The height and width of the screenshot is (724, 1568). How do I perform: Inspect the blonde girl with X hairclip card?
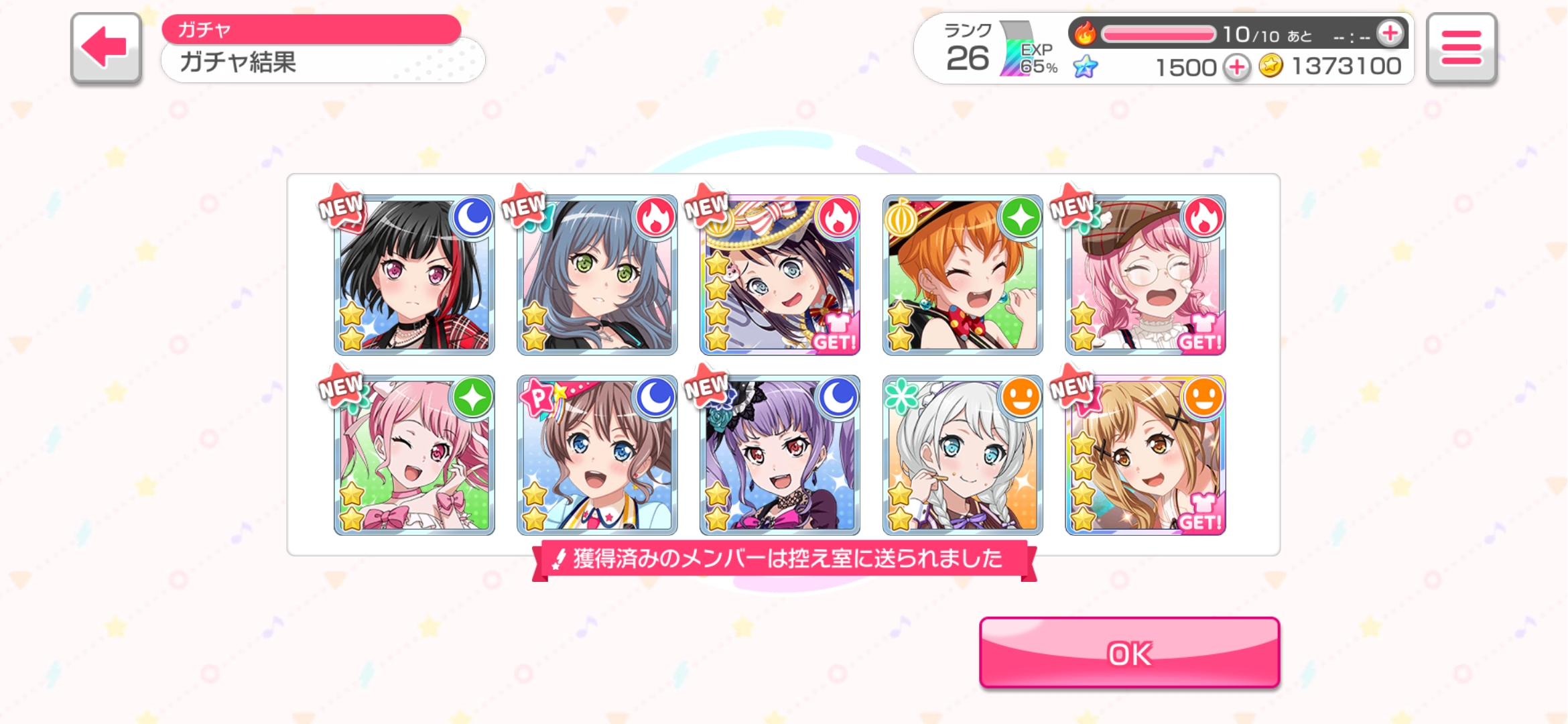pos(1145,455)
